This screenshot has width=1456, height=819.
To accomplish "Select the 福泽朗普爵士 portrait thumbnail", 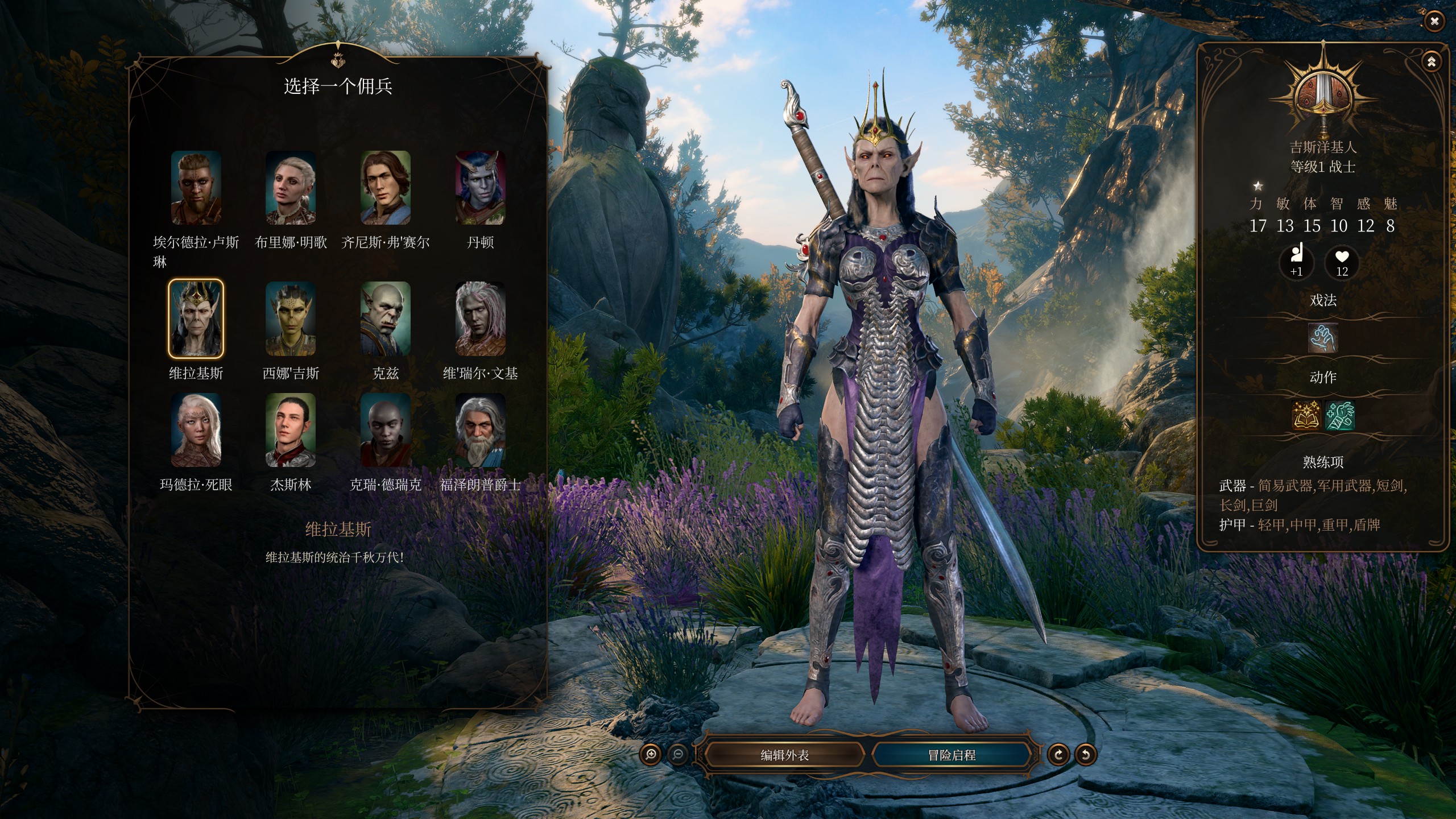I will (481, 432).
